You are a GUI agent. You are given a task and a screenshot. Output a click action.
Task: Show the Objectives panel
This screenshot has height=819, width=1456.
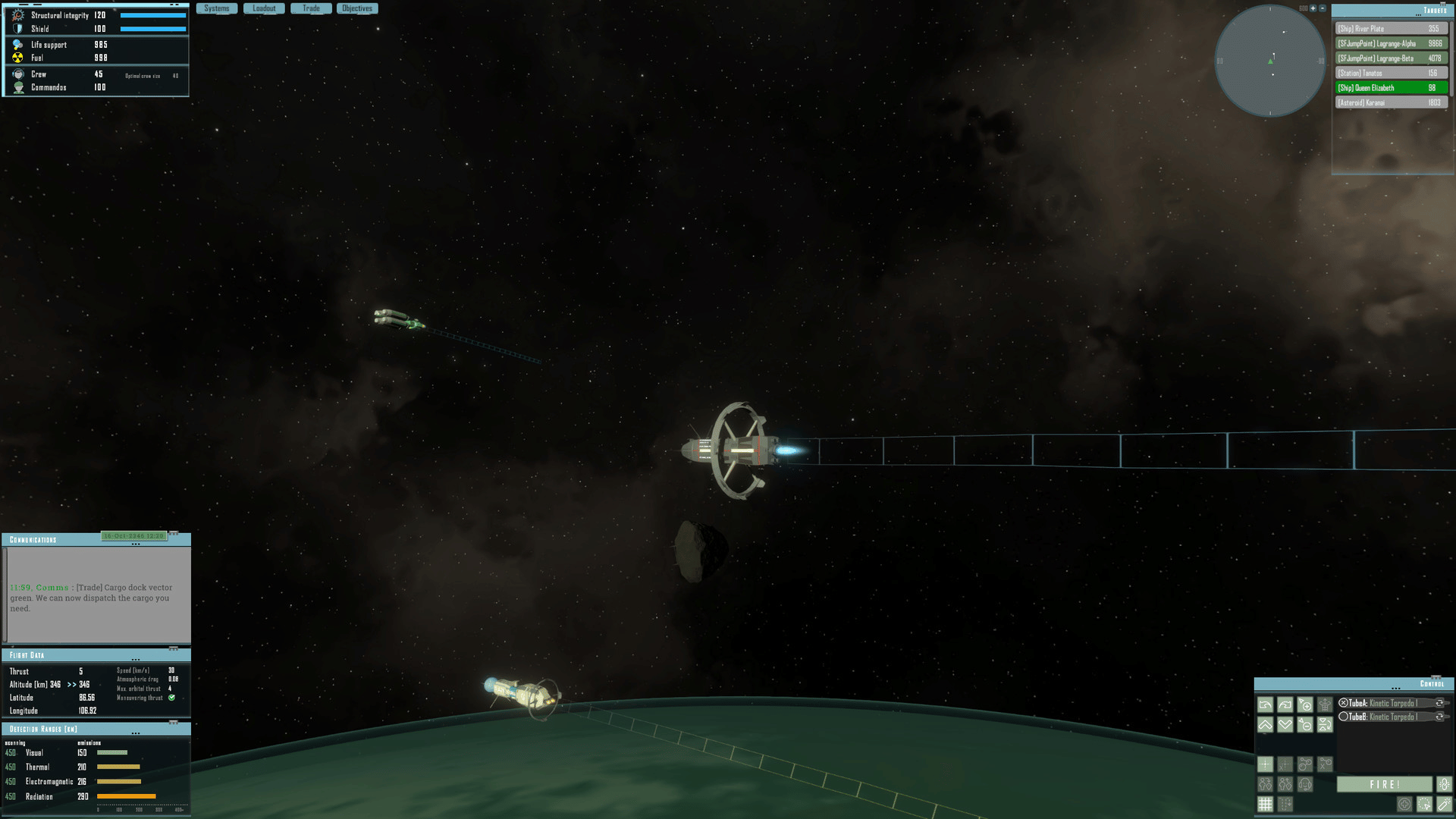[x=357, y=8]
